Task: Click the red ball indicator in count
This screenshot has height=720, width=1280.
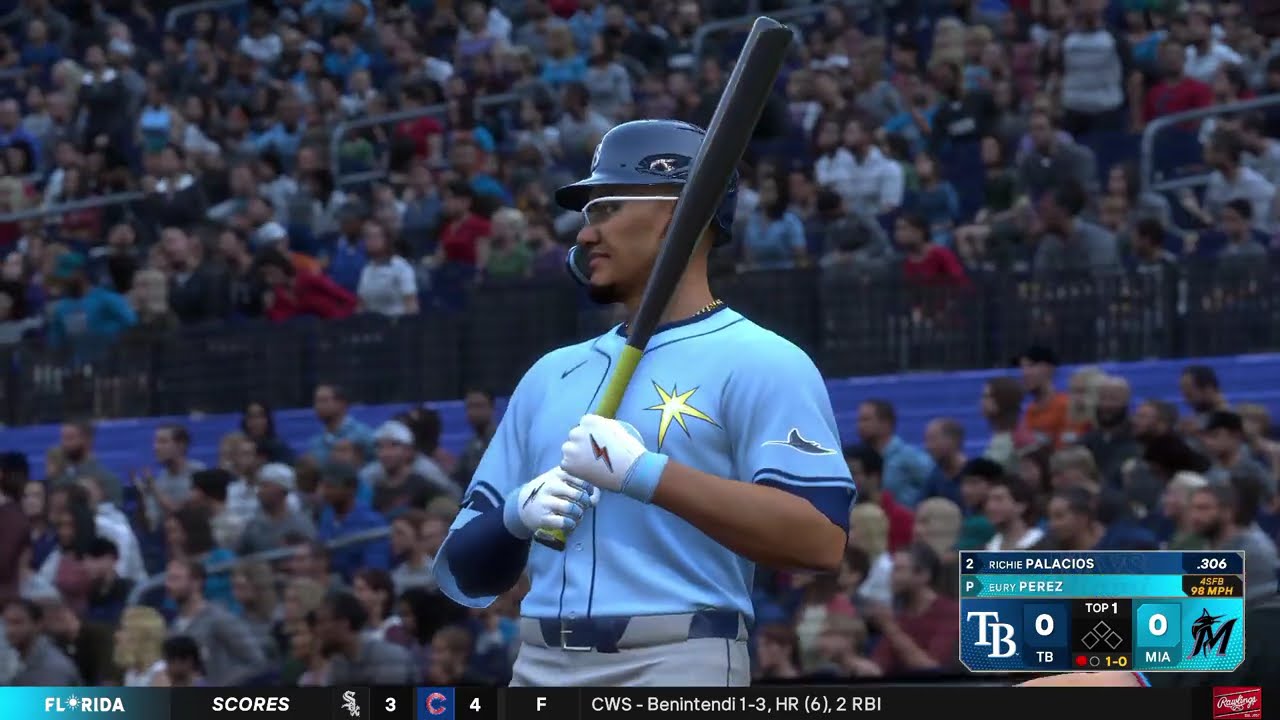Action: coord(1081,660)
